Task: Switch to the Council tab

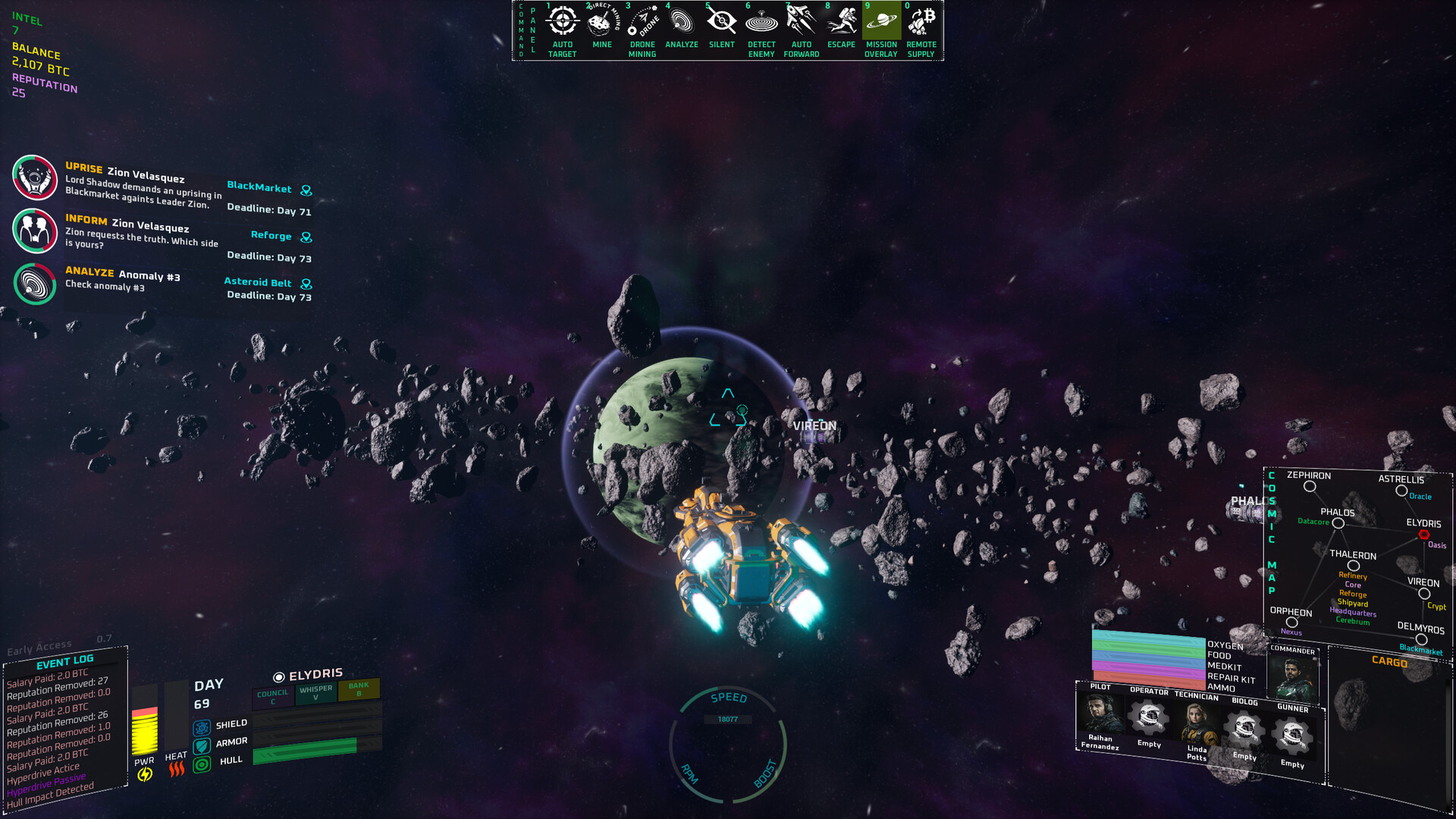Action: tap(273, 696)
